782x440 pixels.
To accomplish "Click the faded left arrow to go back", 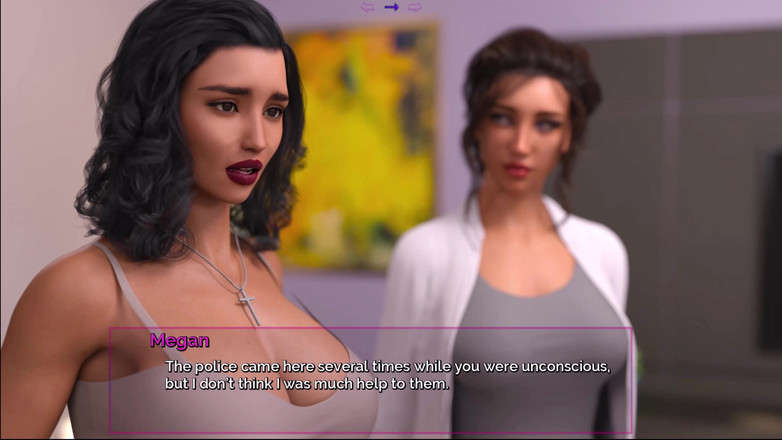I will pos(368,7).
